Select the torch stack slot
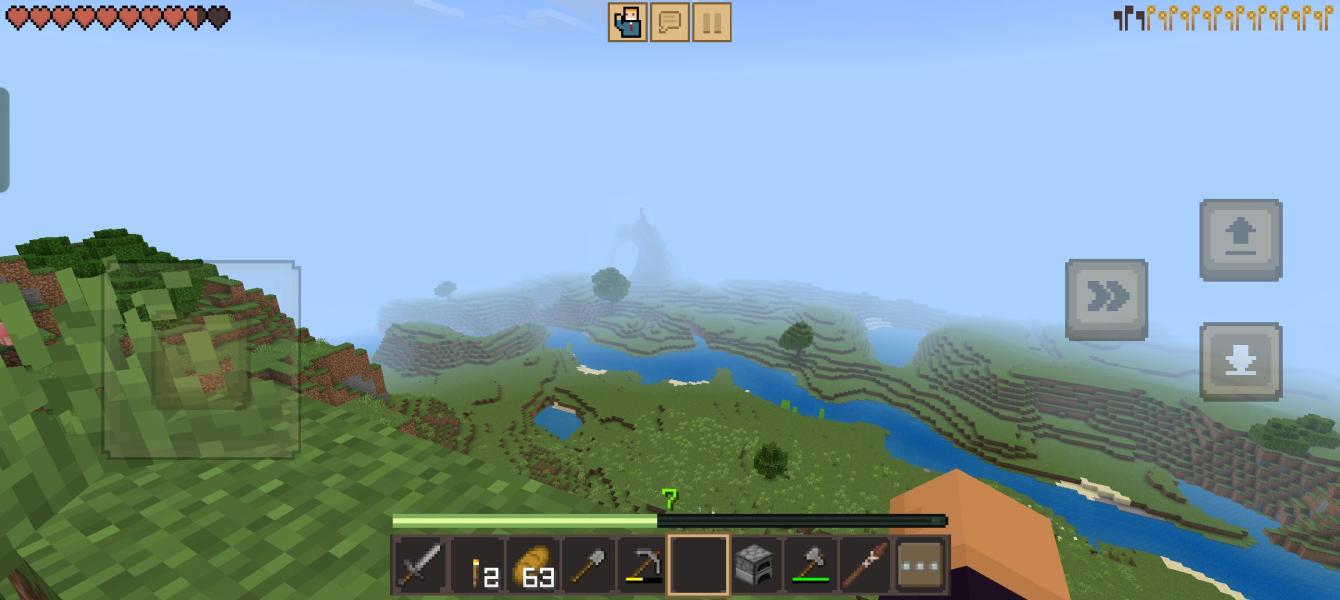 point(477,566)
